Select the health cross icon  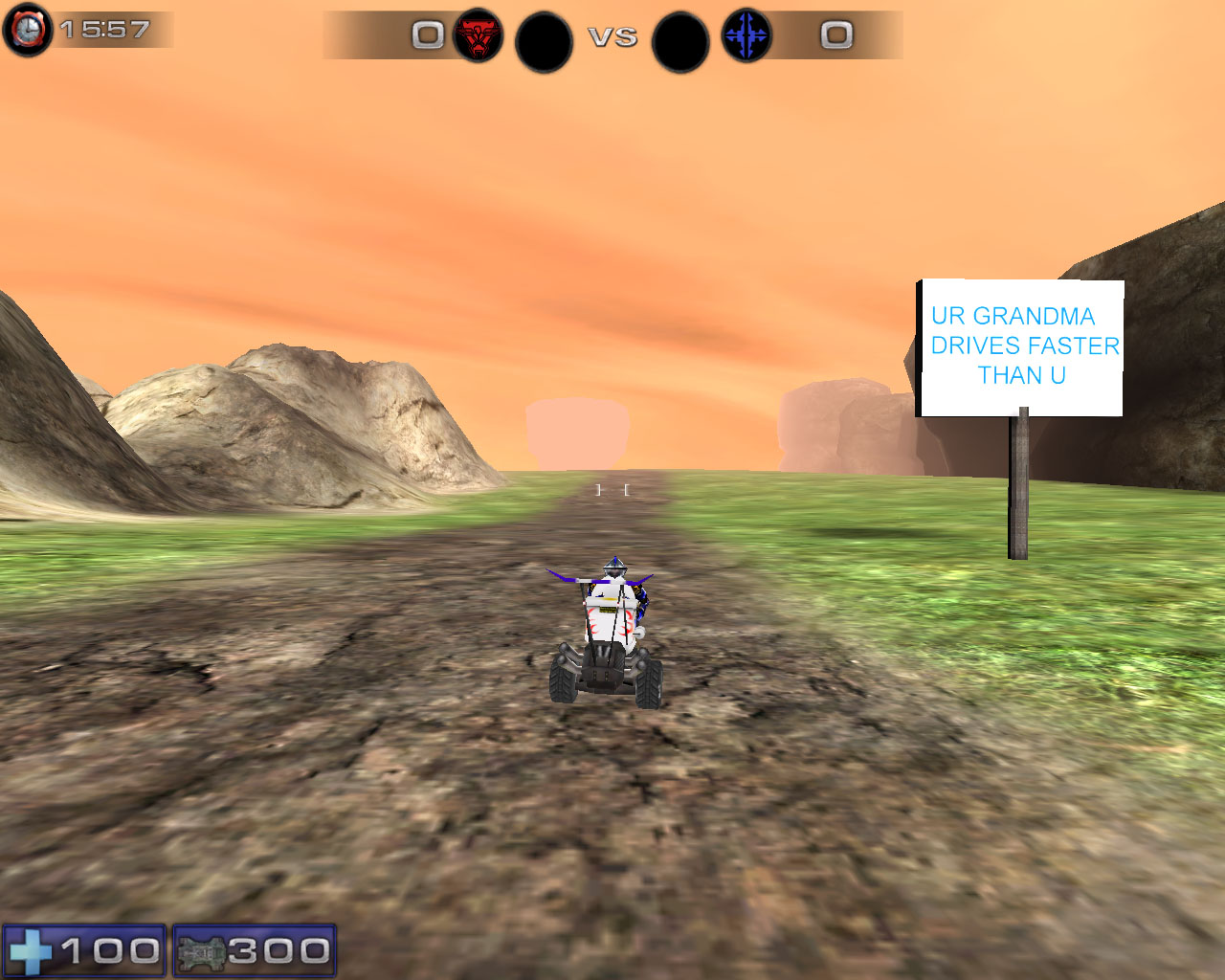click(x=32, y=949)
